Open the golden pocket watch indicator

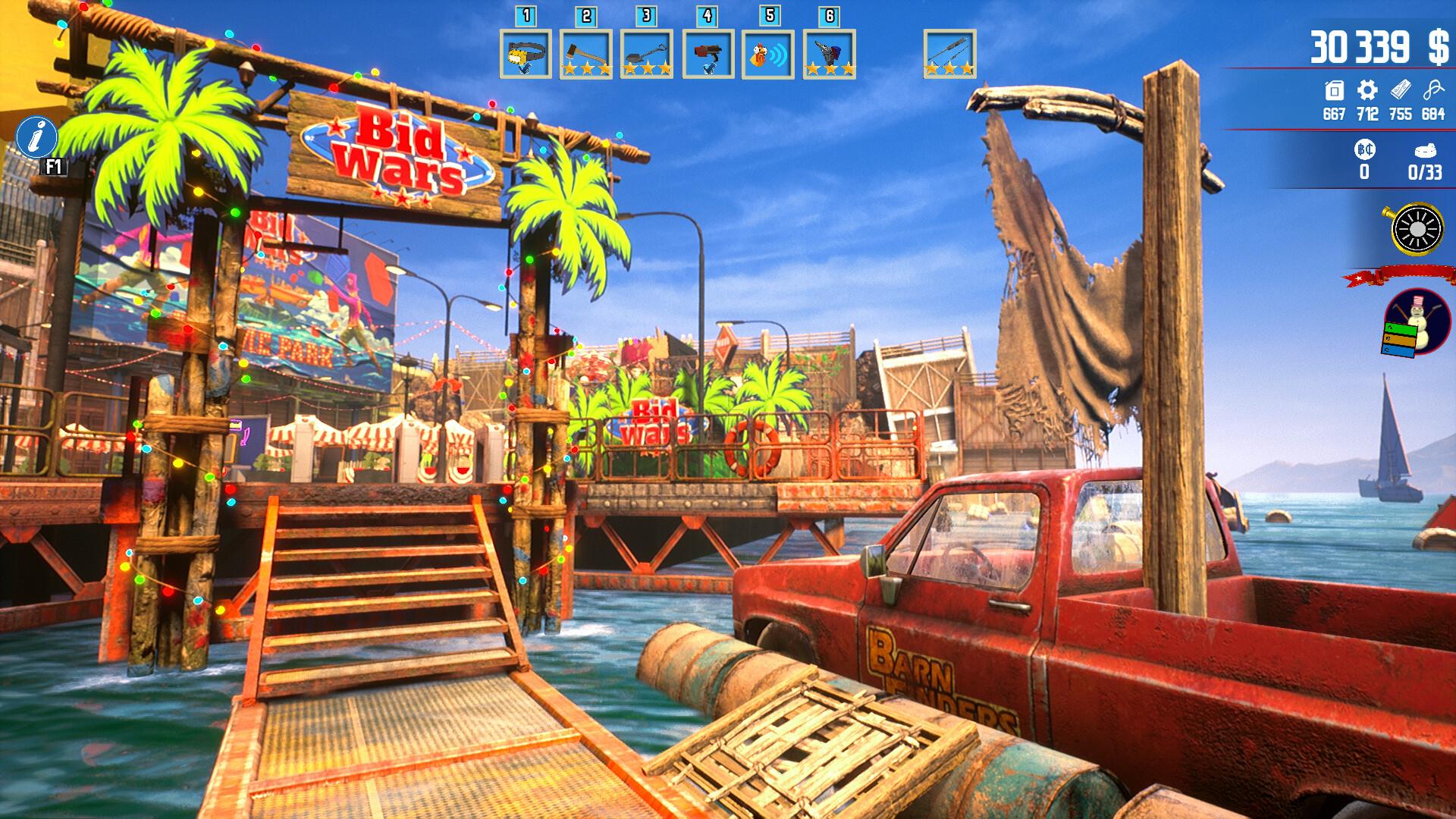pyautogui.click(x=1417, y=229)
